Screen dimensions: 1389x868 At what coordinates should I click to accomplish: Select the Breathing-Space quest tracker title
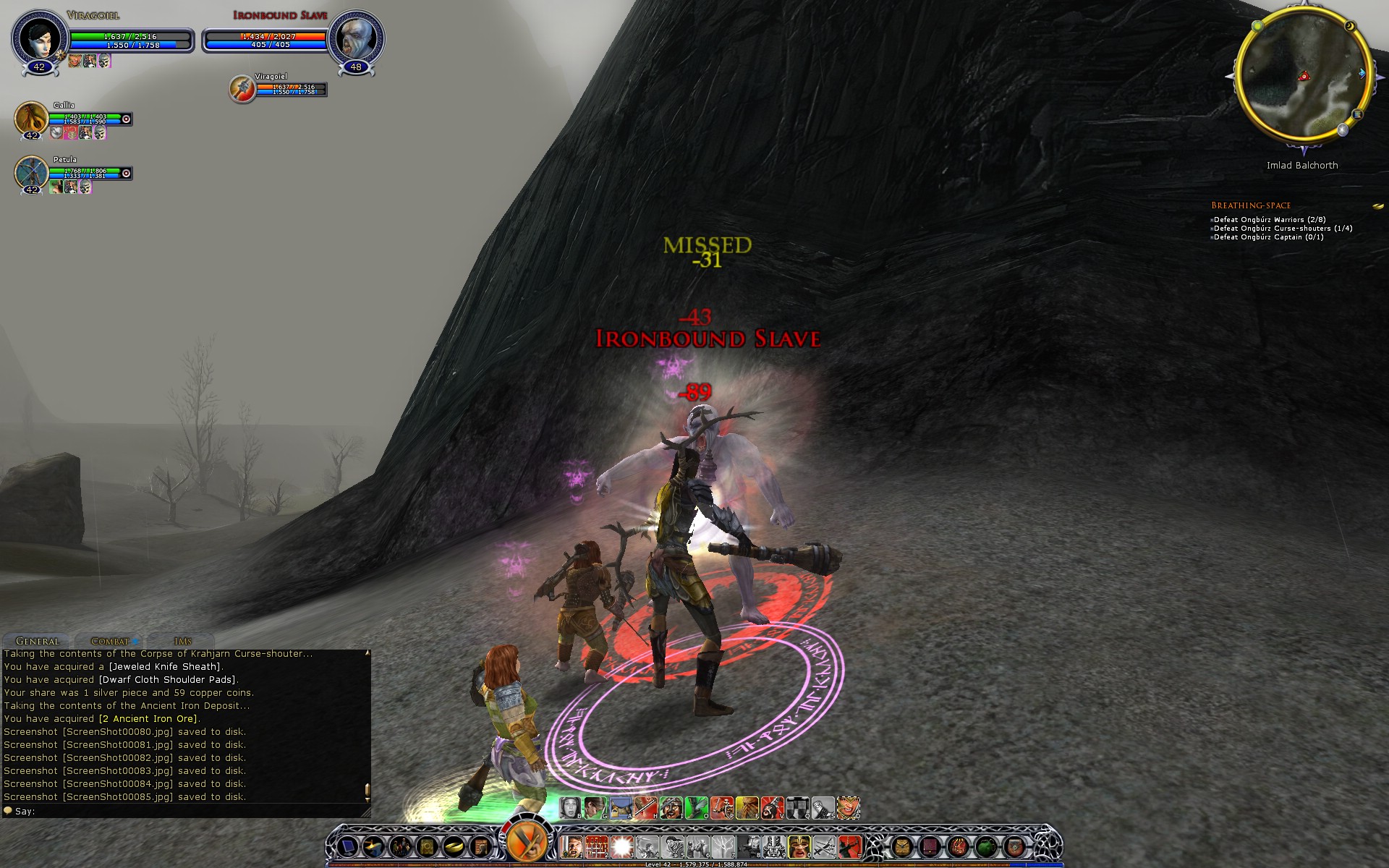coord(1251,205)
